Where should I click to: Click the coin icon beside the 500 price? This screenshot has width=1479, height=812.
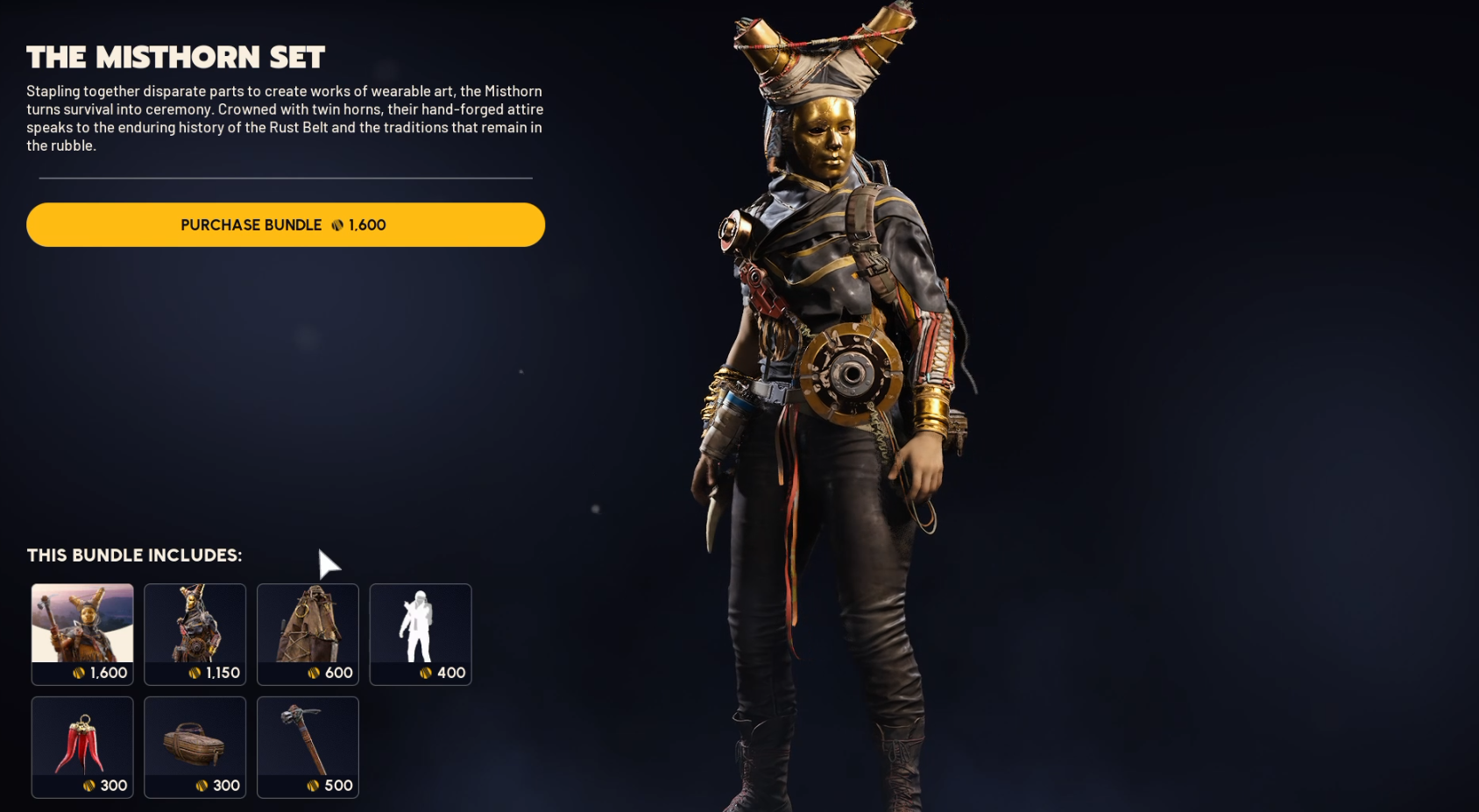(308, 786)
